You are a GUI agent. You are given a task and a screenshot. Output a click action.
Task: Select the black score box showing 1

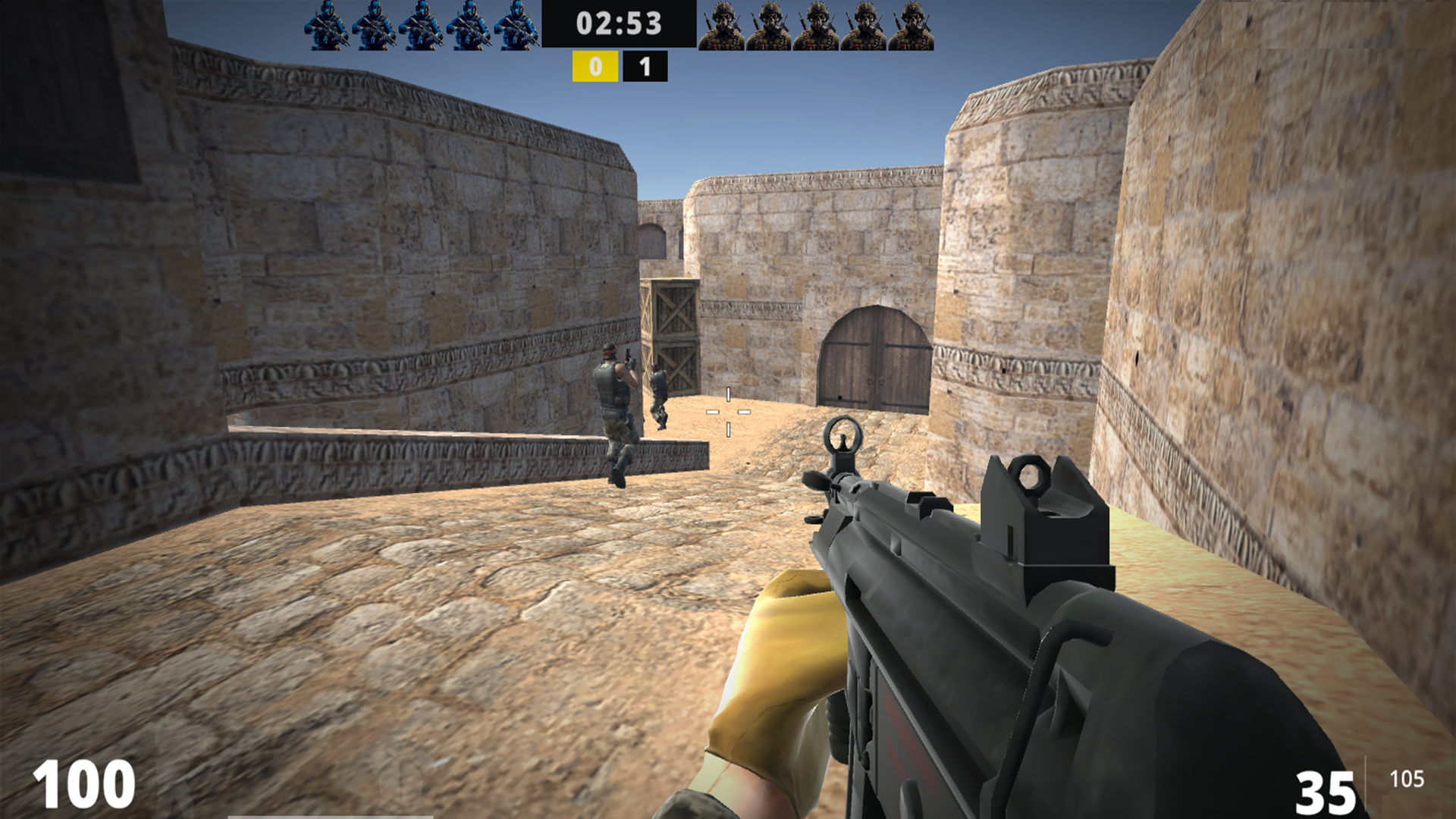645,66
